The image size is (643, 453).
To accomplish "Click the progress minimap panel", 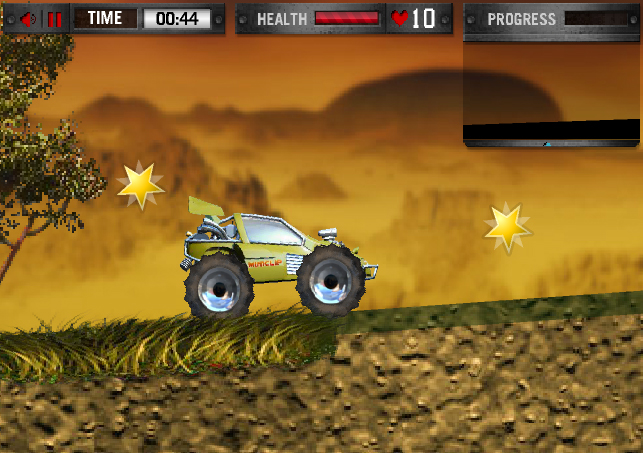I will pos(553,91).
